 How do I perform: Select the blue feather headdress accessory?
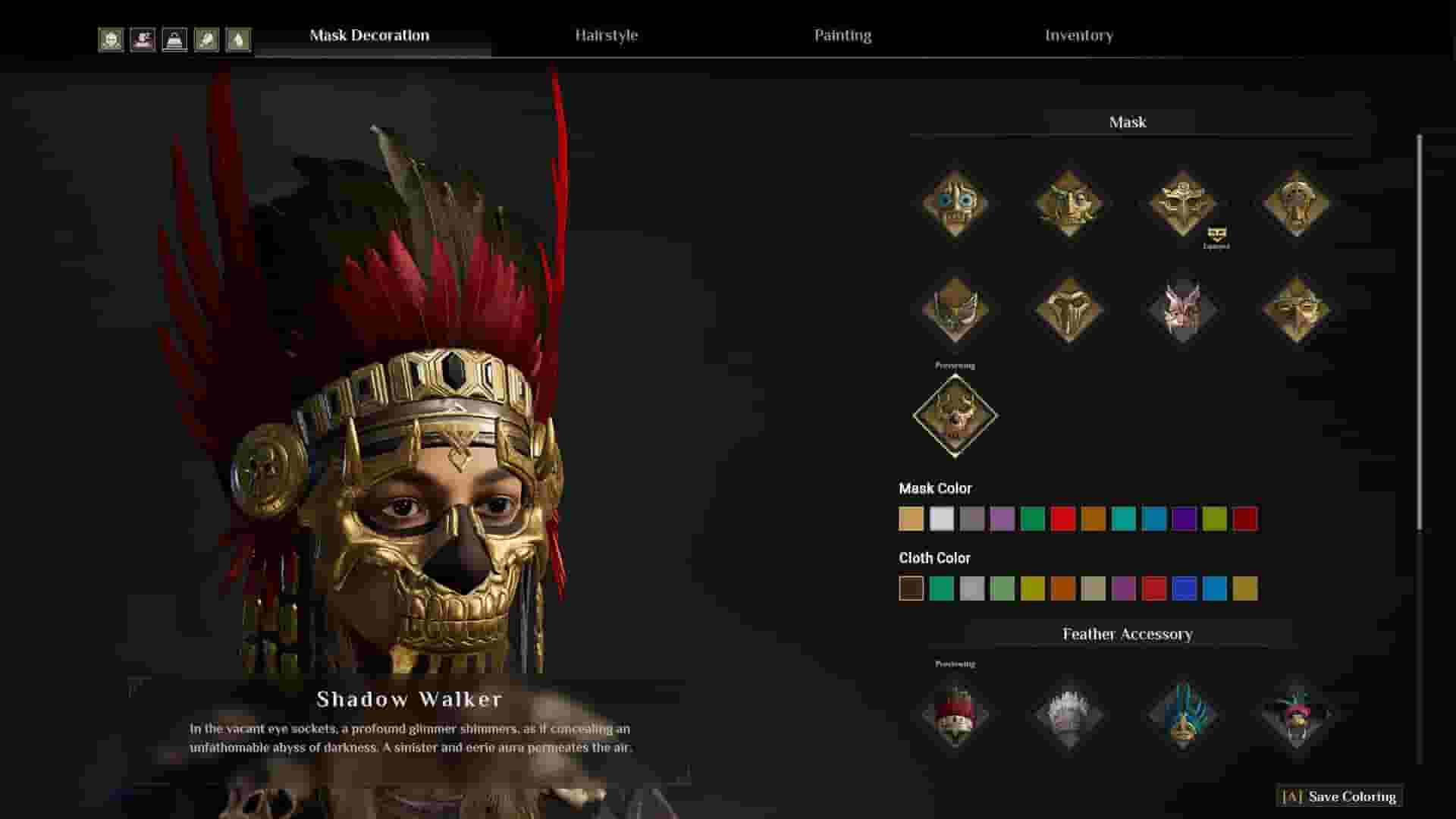coord(1183,715)
